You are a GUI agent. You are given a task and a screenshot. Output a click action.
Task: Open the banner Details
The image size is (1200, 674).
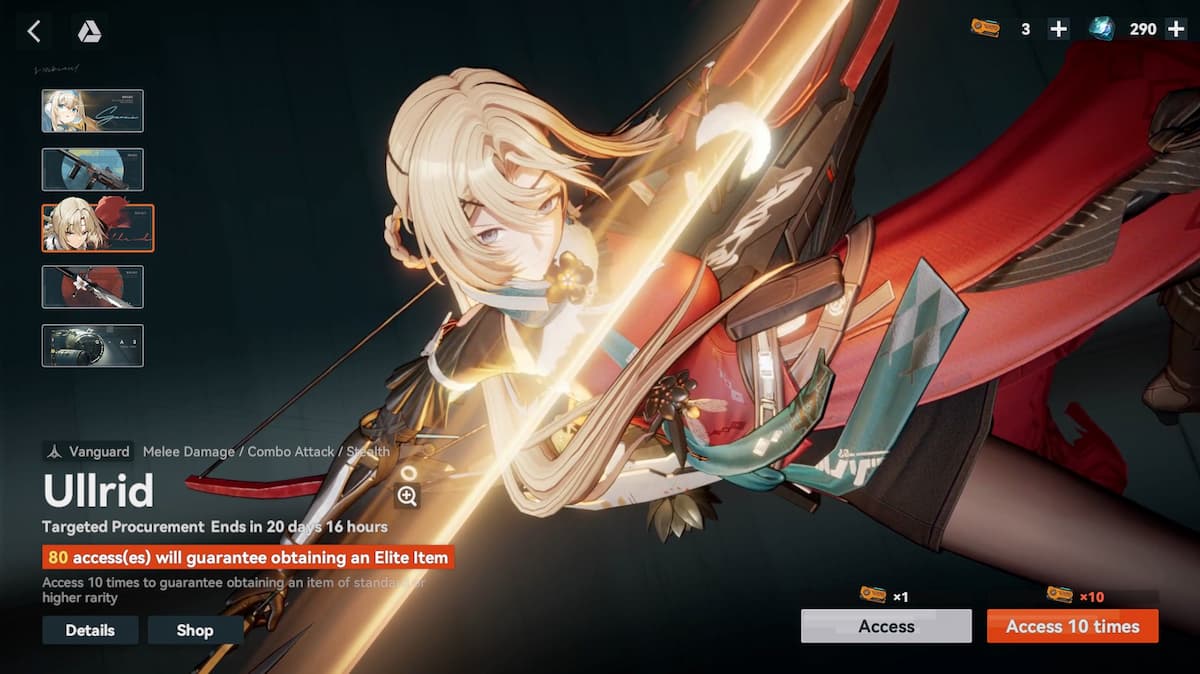click(x=90, y=630)
